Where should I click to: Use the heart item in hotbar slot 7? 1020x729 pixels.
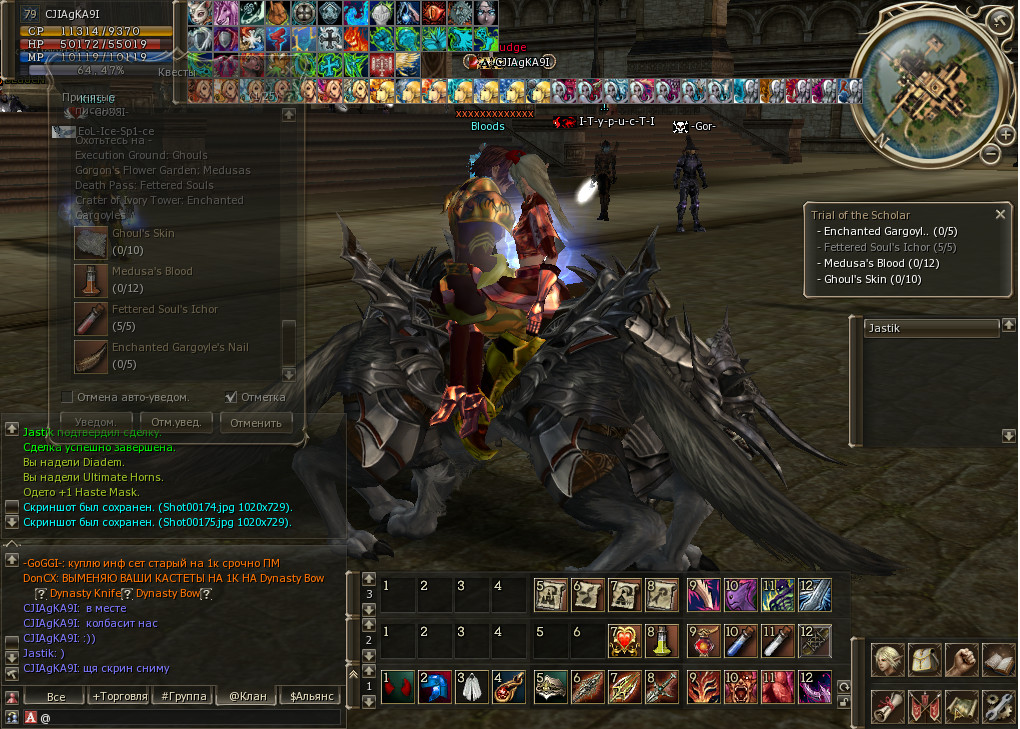pyautogui.click(x=623, y=639)
